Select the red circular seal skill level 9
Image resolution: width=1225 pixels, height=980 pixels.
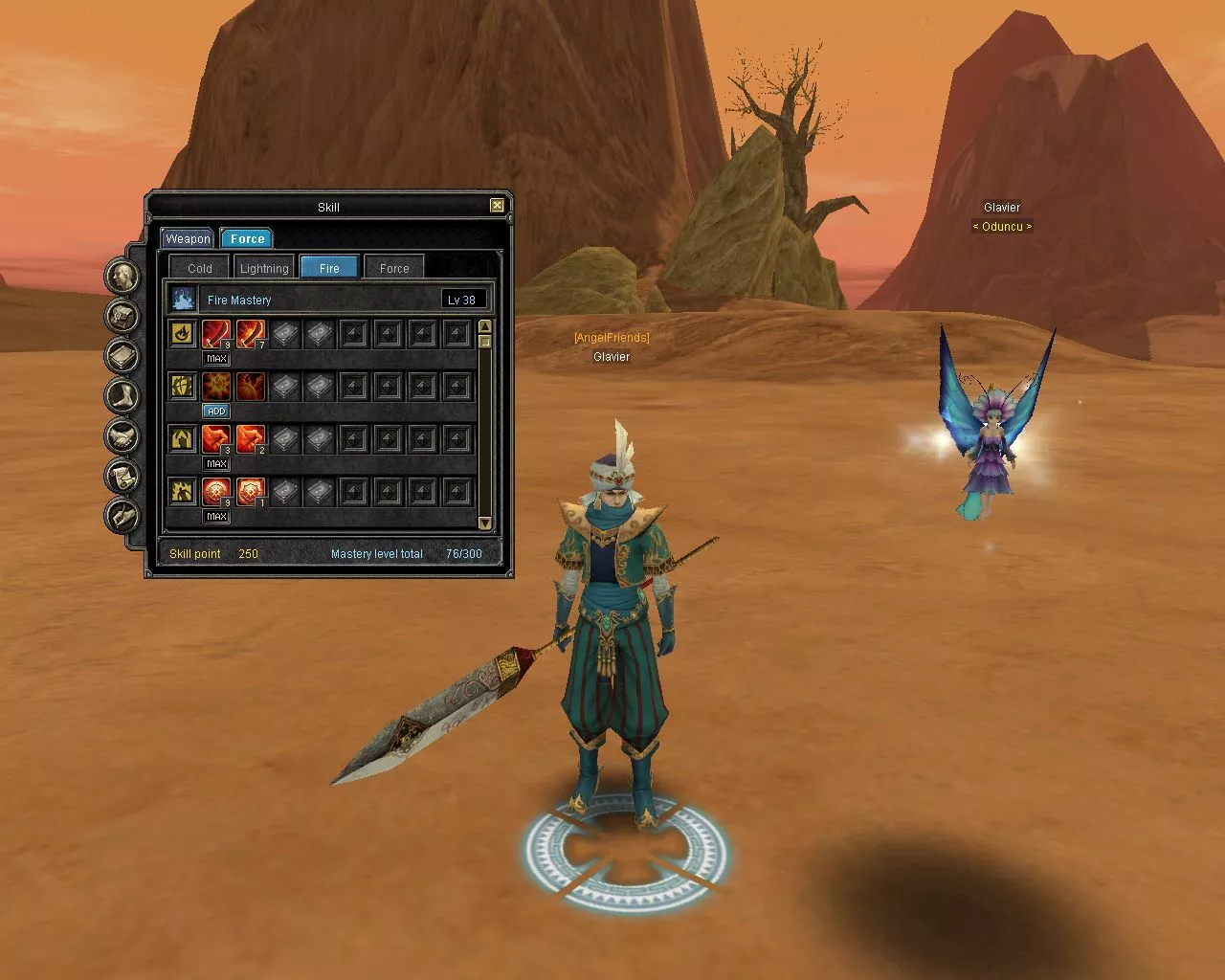pyautogui.click(x=216, y=492)
